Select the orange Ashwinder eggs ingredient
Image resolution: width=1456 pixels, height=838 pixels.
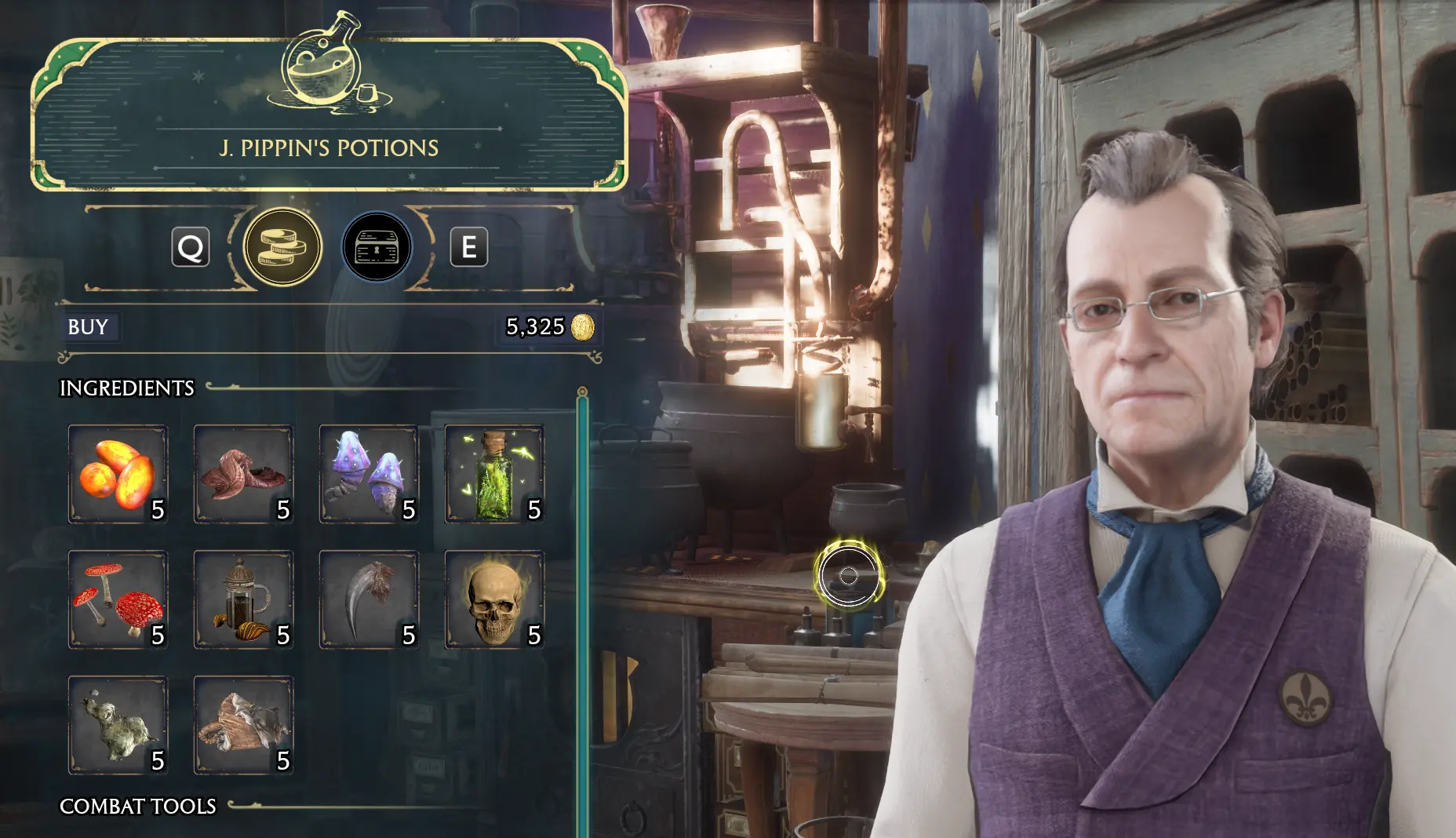(x=118, y=474)
